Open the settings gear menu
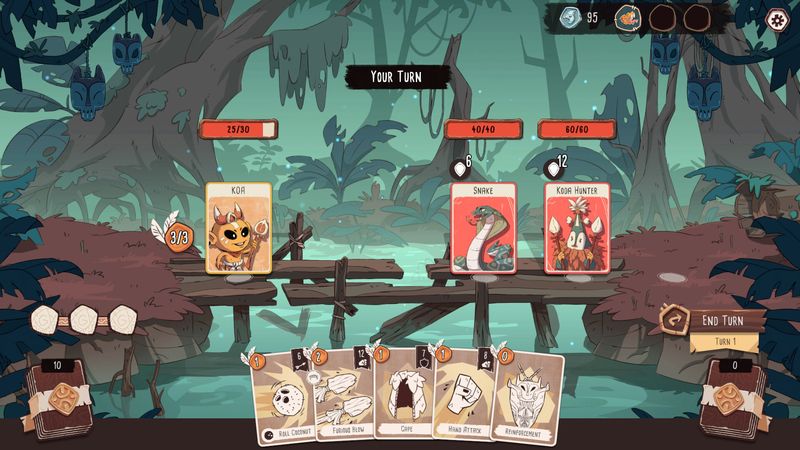The height and width of the screenshot is (450, 800). pos(776,18)
